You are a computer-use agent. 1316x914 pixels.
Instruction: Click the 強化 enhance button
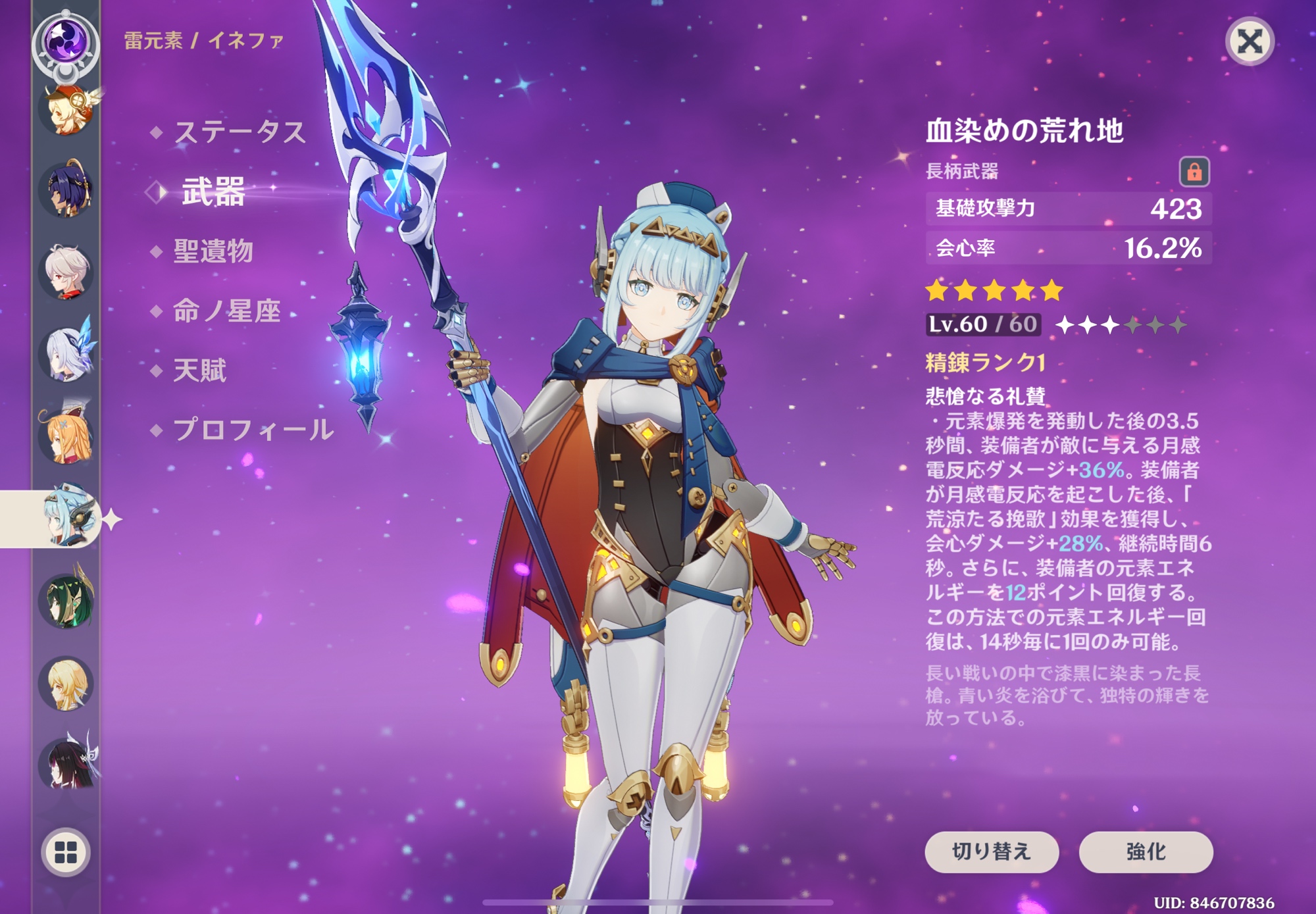point(1146,851)
